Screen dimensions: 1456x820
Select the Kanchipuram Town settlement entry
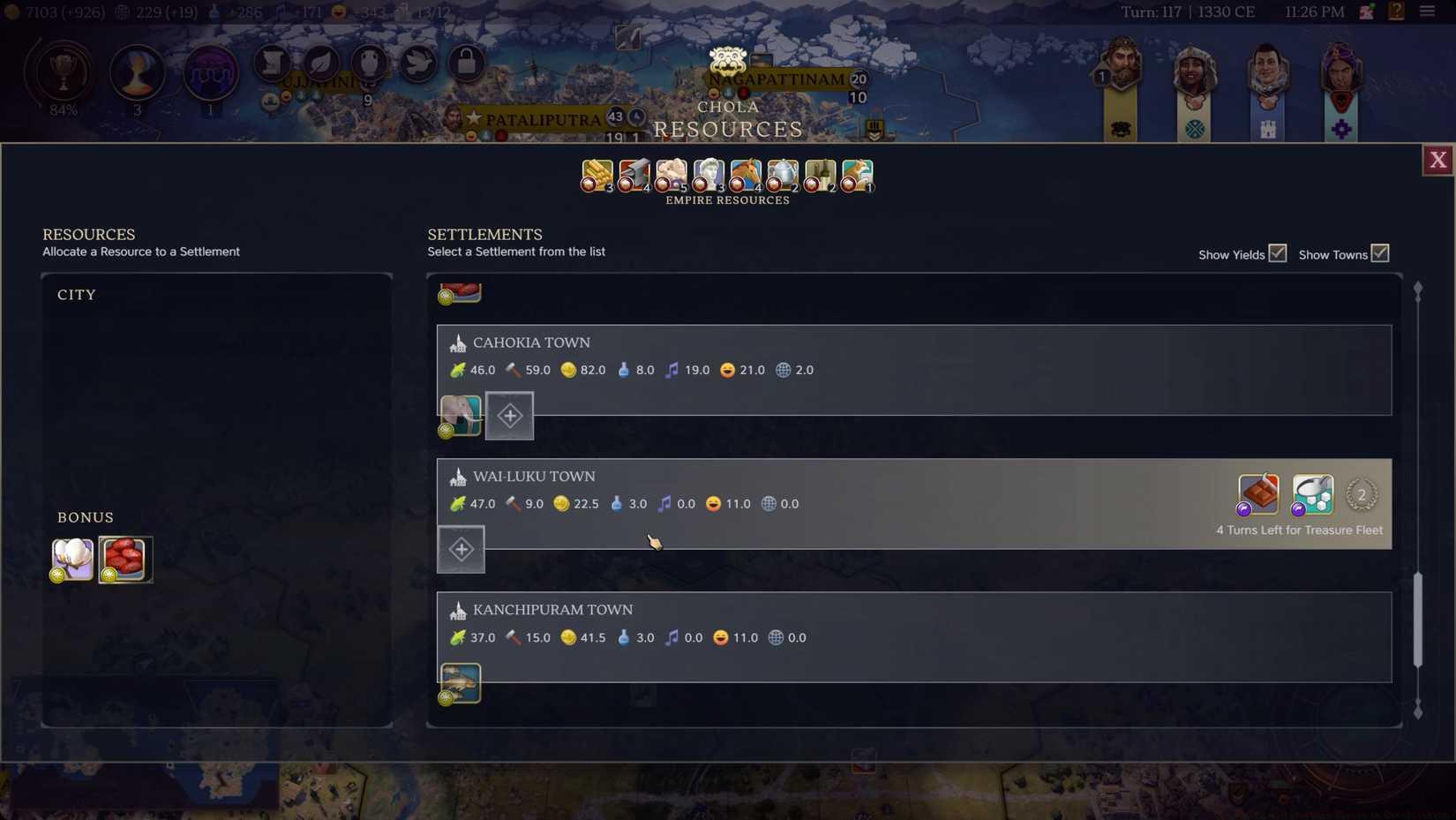pos(553,609)
